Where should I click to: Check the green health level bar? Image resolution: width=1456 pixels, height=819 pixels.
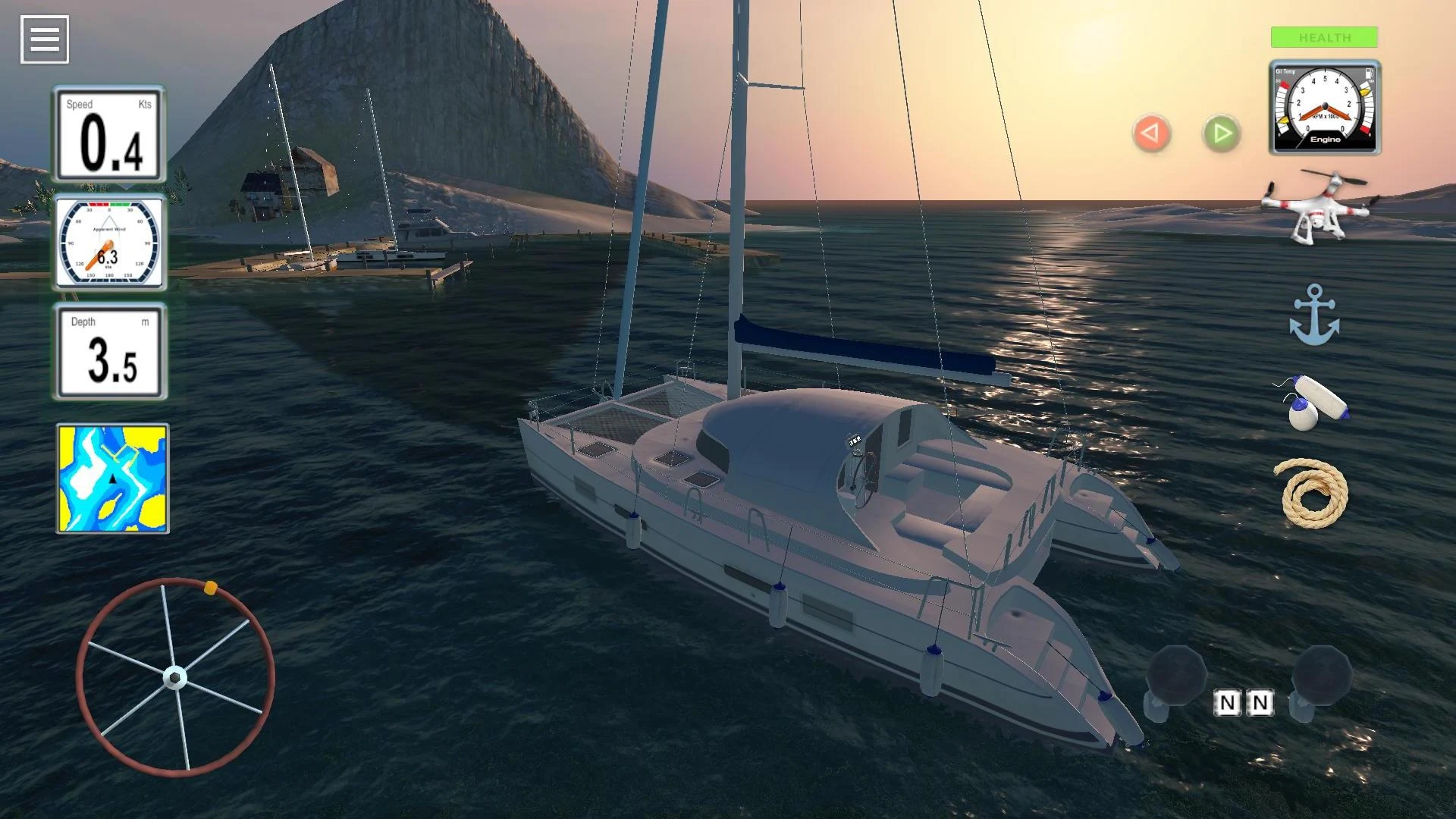click(1324, 37)
